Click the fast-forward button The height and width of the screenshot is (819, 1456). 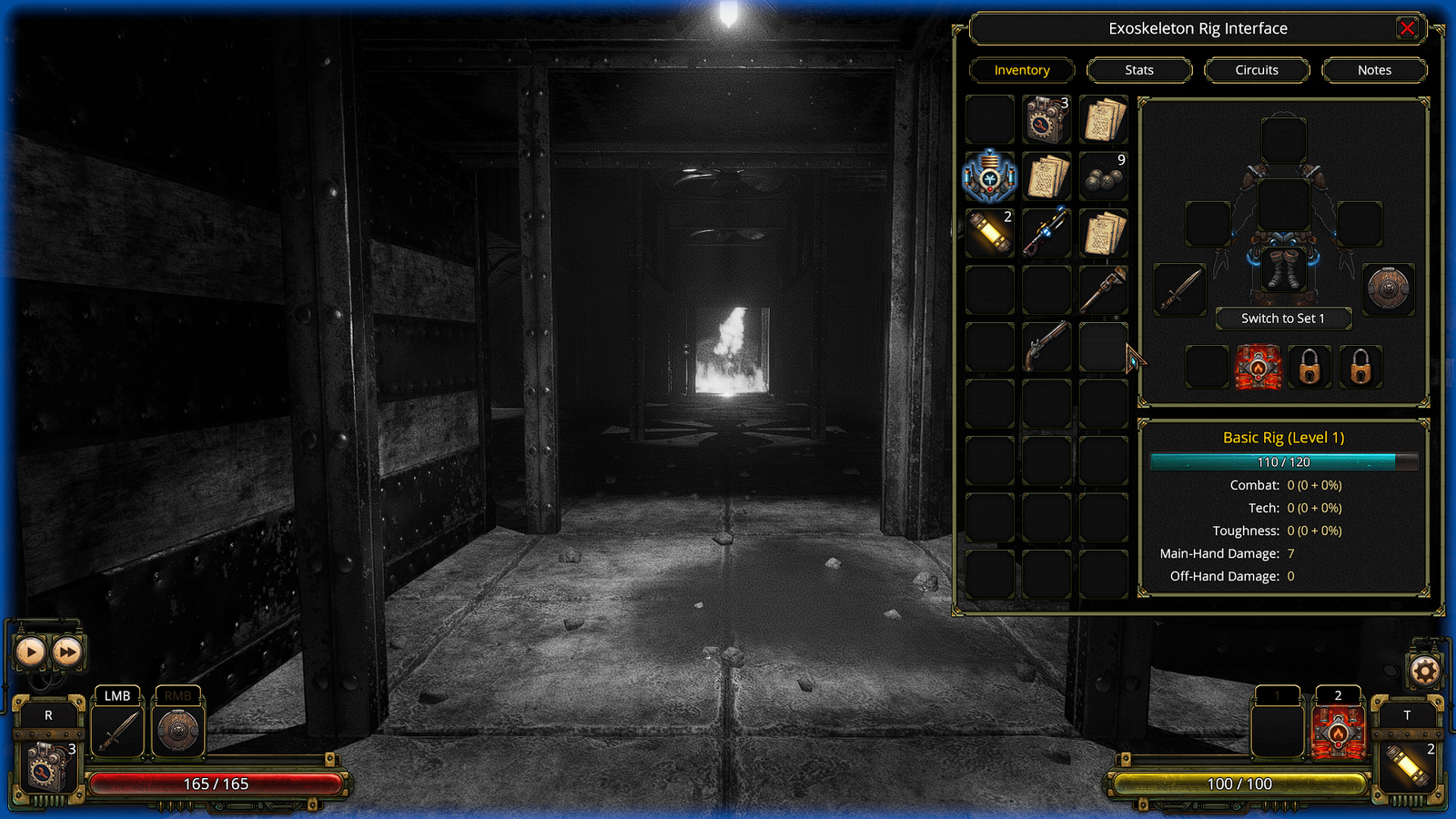67,652
